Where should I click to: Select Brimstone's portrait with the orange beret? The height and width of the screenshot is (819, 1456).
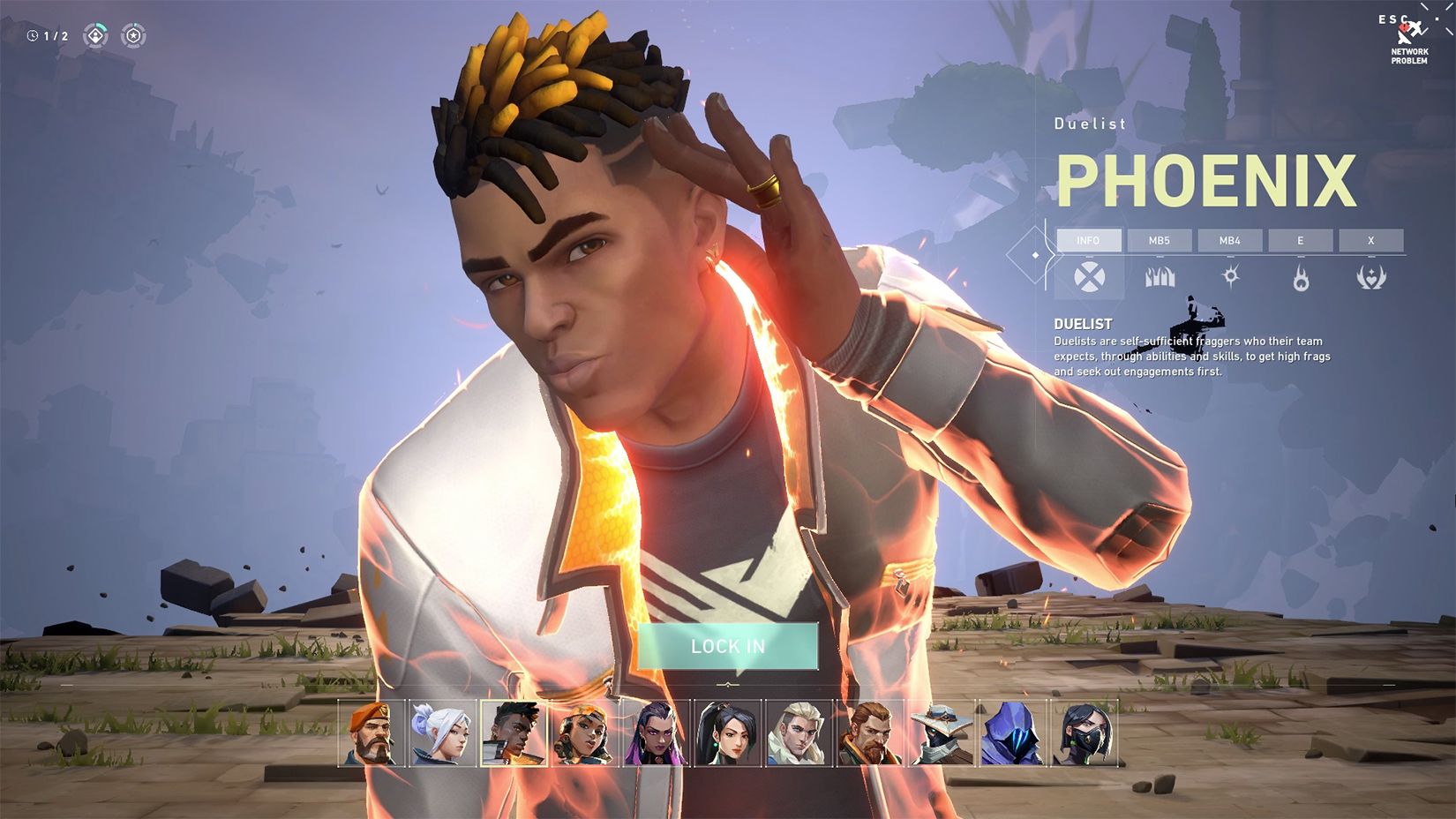[372, 733]
